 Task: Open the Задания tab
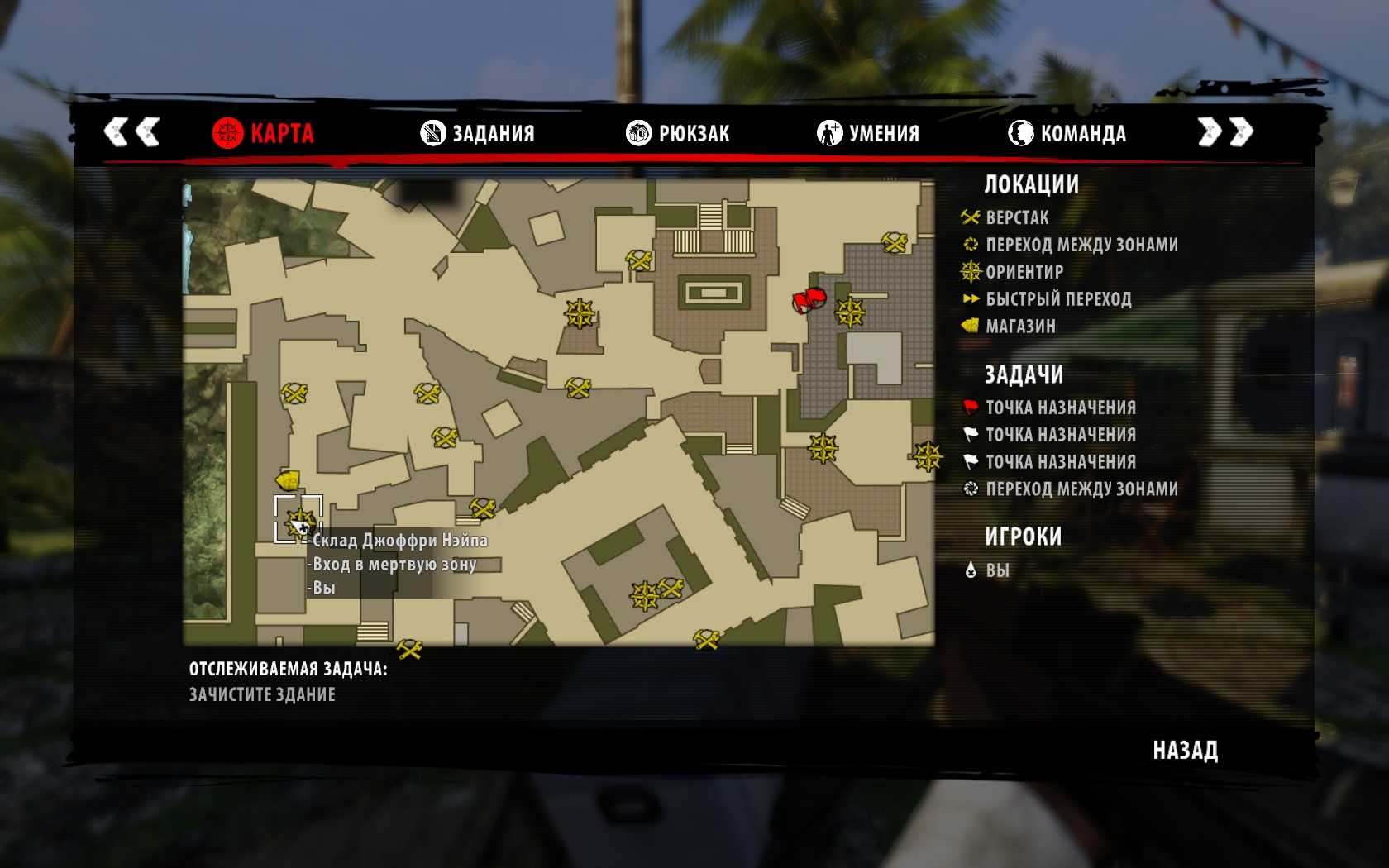point(478,133)
